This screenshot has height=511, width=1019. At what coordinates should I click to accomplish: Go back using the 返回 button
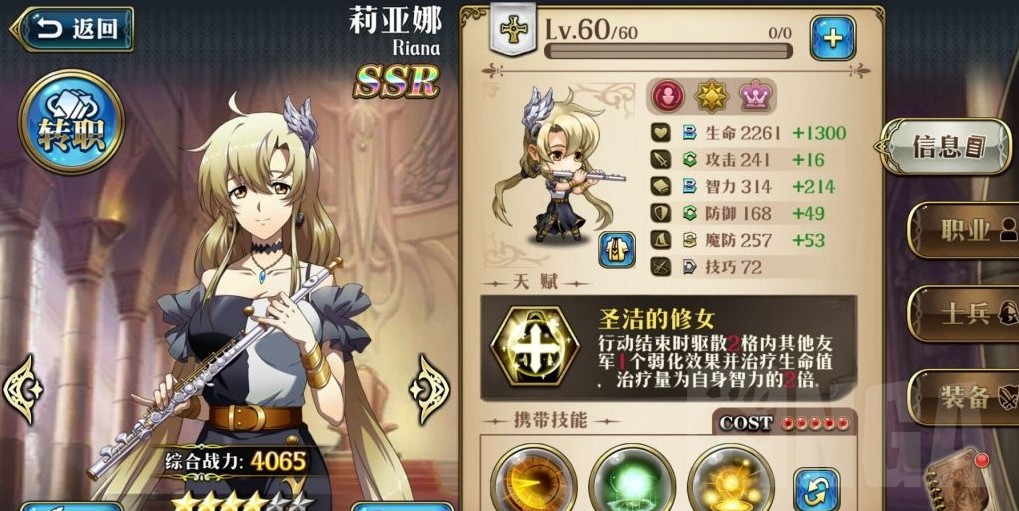click(x=72, y=29)
